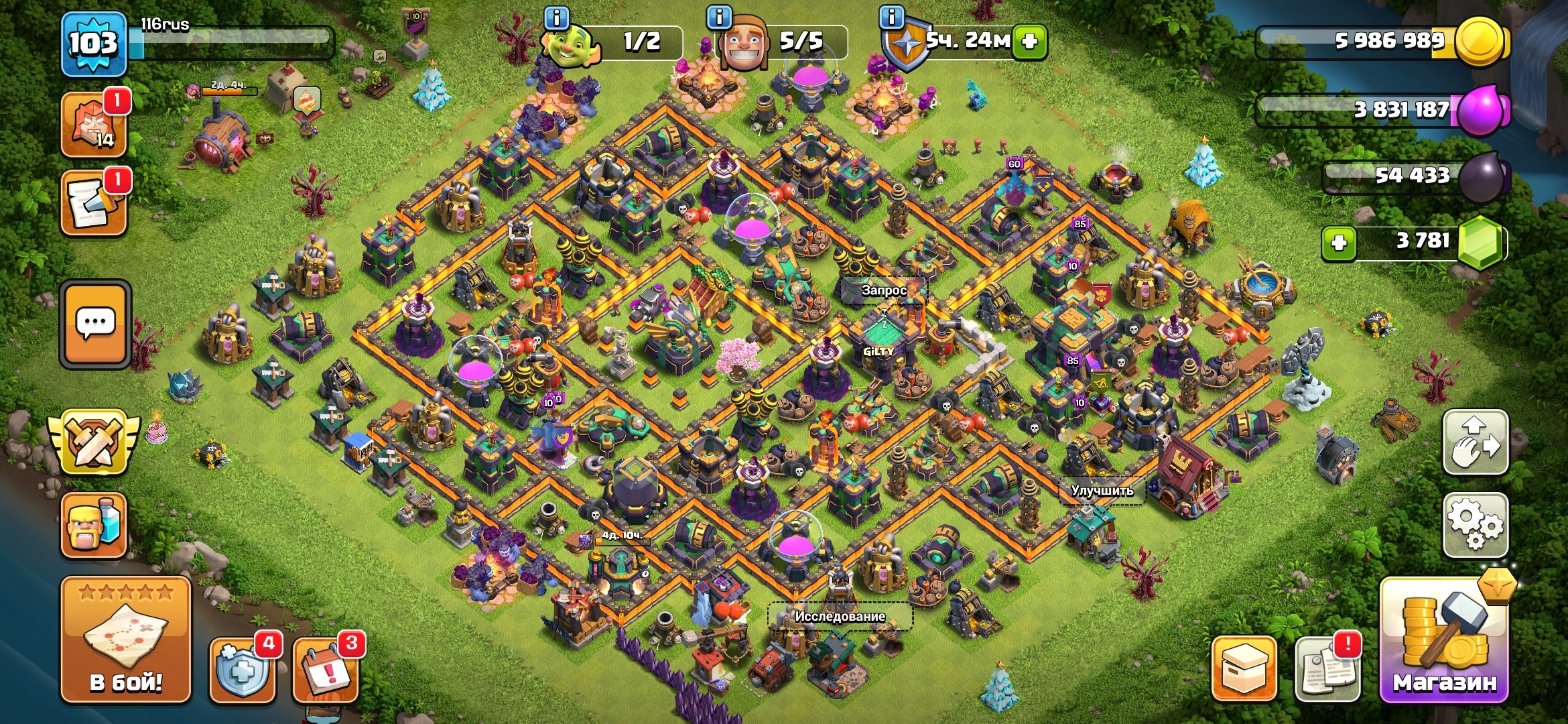
Task: Show builder info above the builder face
Action: point(720,17)
